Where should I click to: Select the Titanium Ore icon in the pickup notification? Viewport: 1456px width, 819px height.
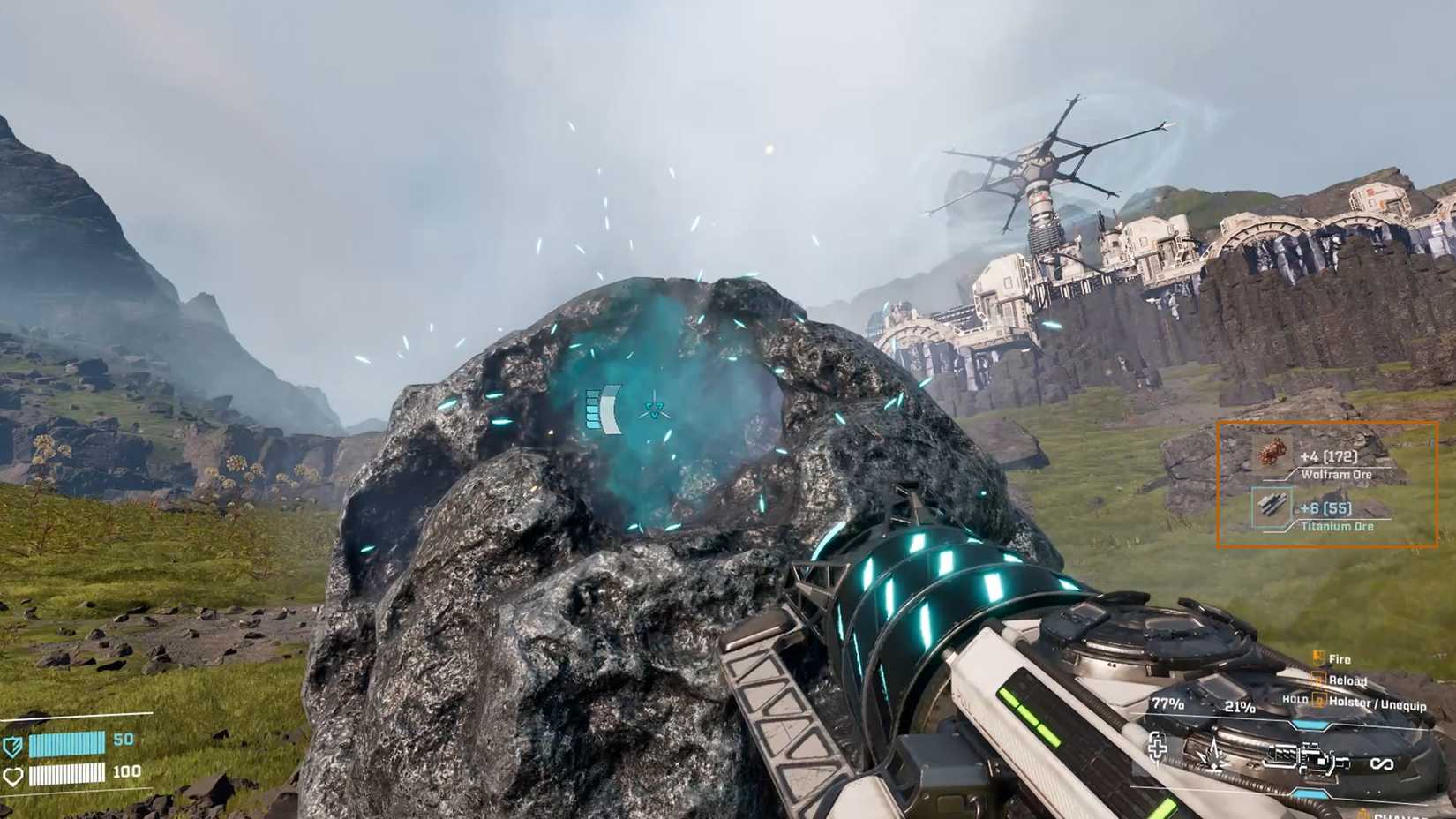pyautogui.click(x=1272, y=506)
